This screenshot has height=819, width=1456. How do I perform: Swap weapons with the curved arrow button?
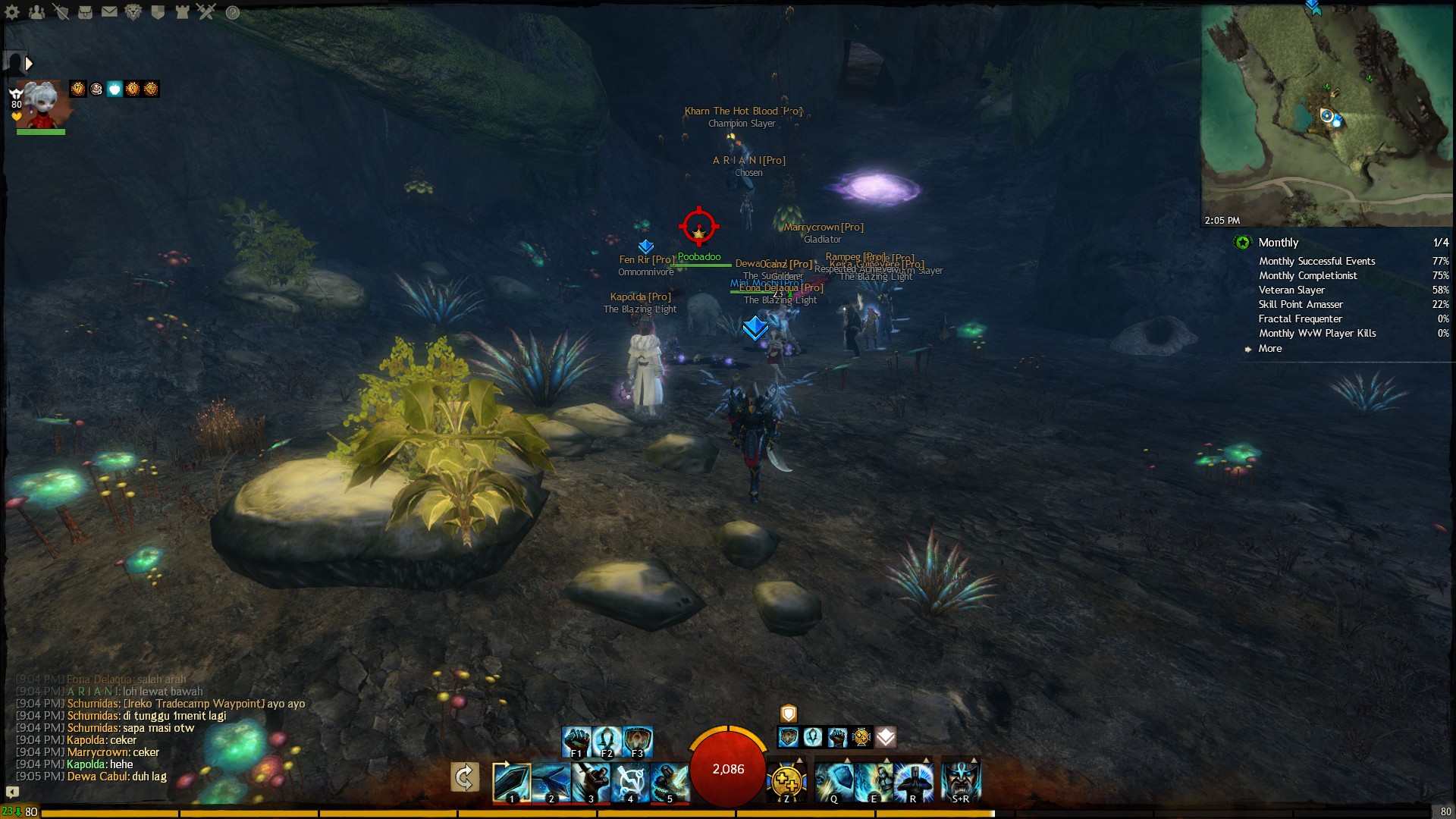pyautogui.click(x=464, y=777)
